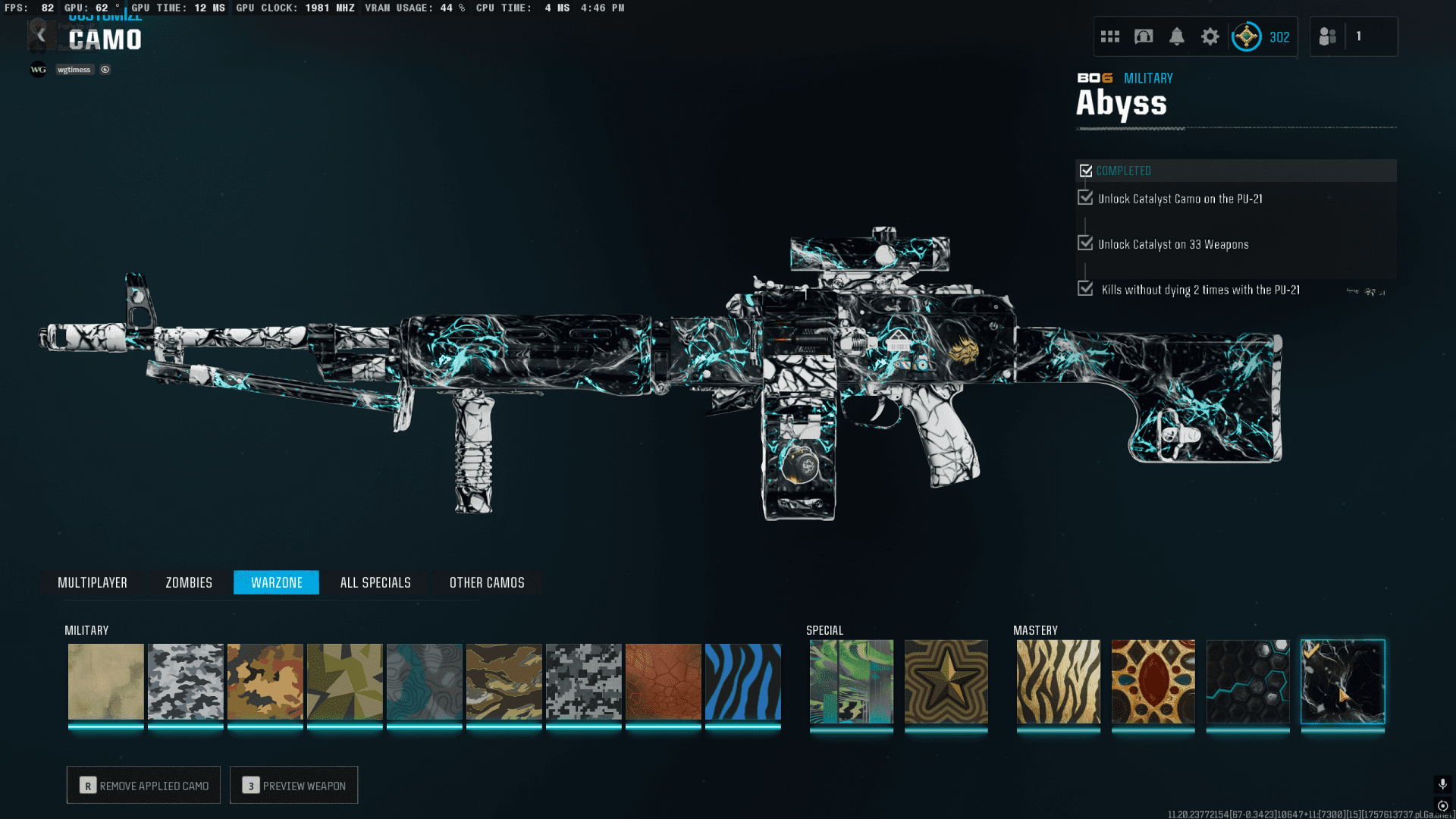Open notifications bell icon
The height and width of the screenshot is (819, 1456).
click(x=1177, y=36)
